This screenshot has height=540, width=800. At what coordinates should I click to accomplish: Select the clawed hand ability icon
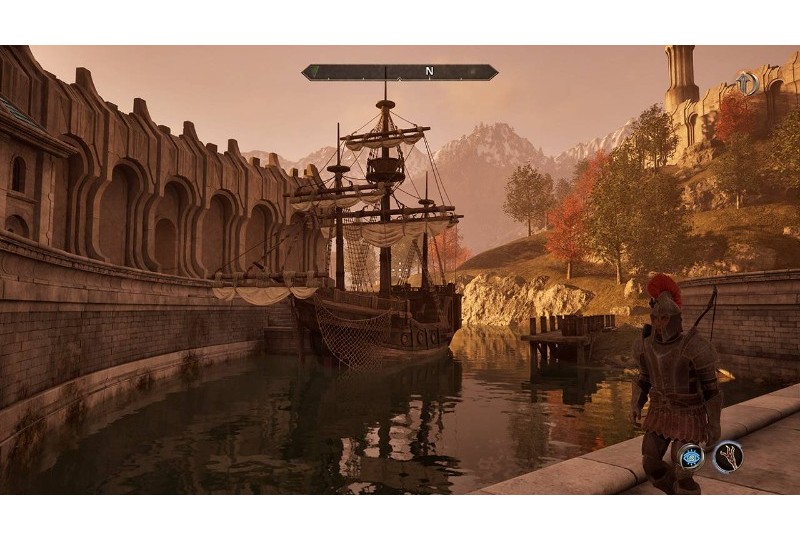727,457
